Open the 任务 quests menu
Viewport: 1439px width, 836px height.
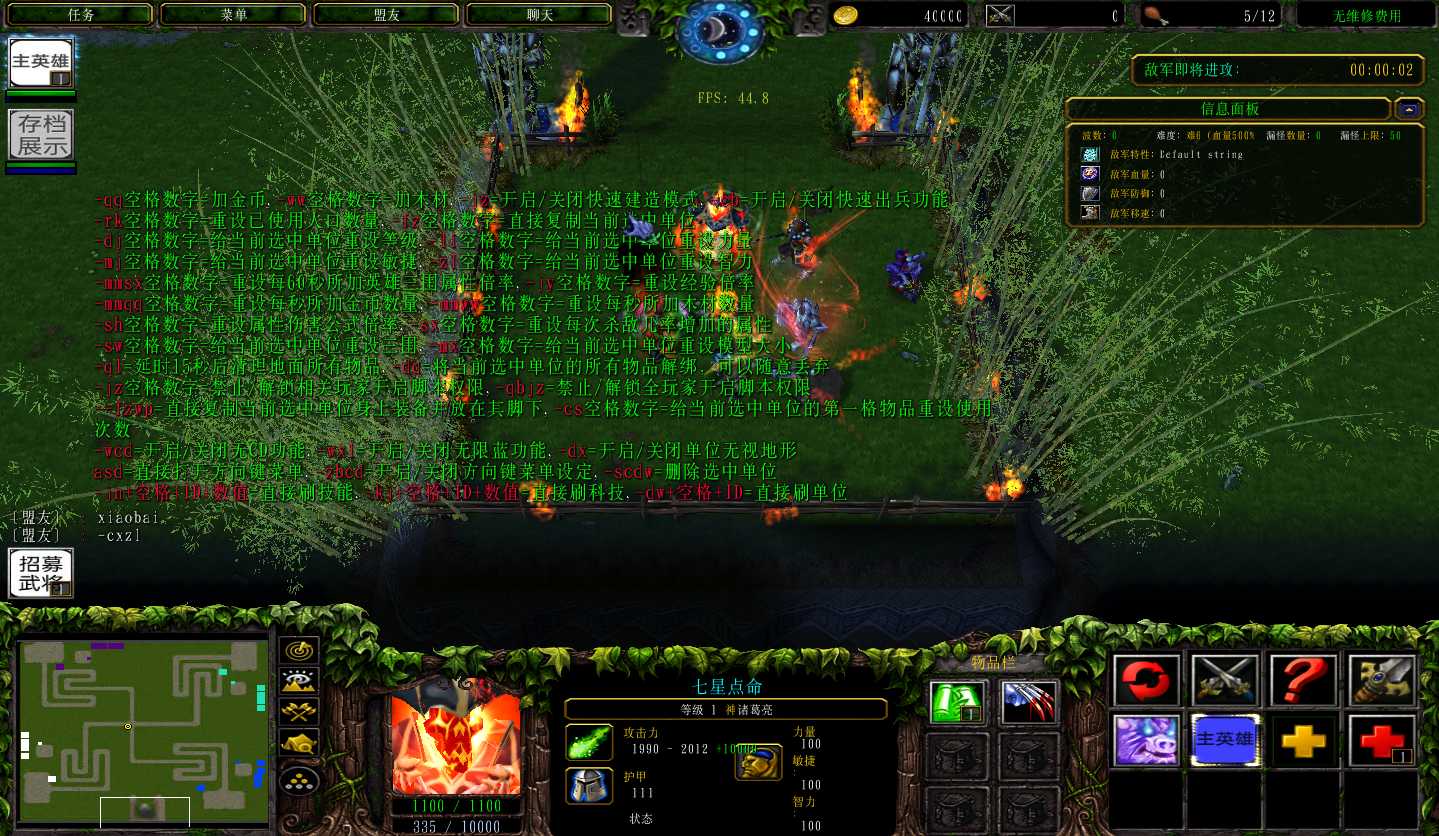point(81,15)
